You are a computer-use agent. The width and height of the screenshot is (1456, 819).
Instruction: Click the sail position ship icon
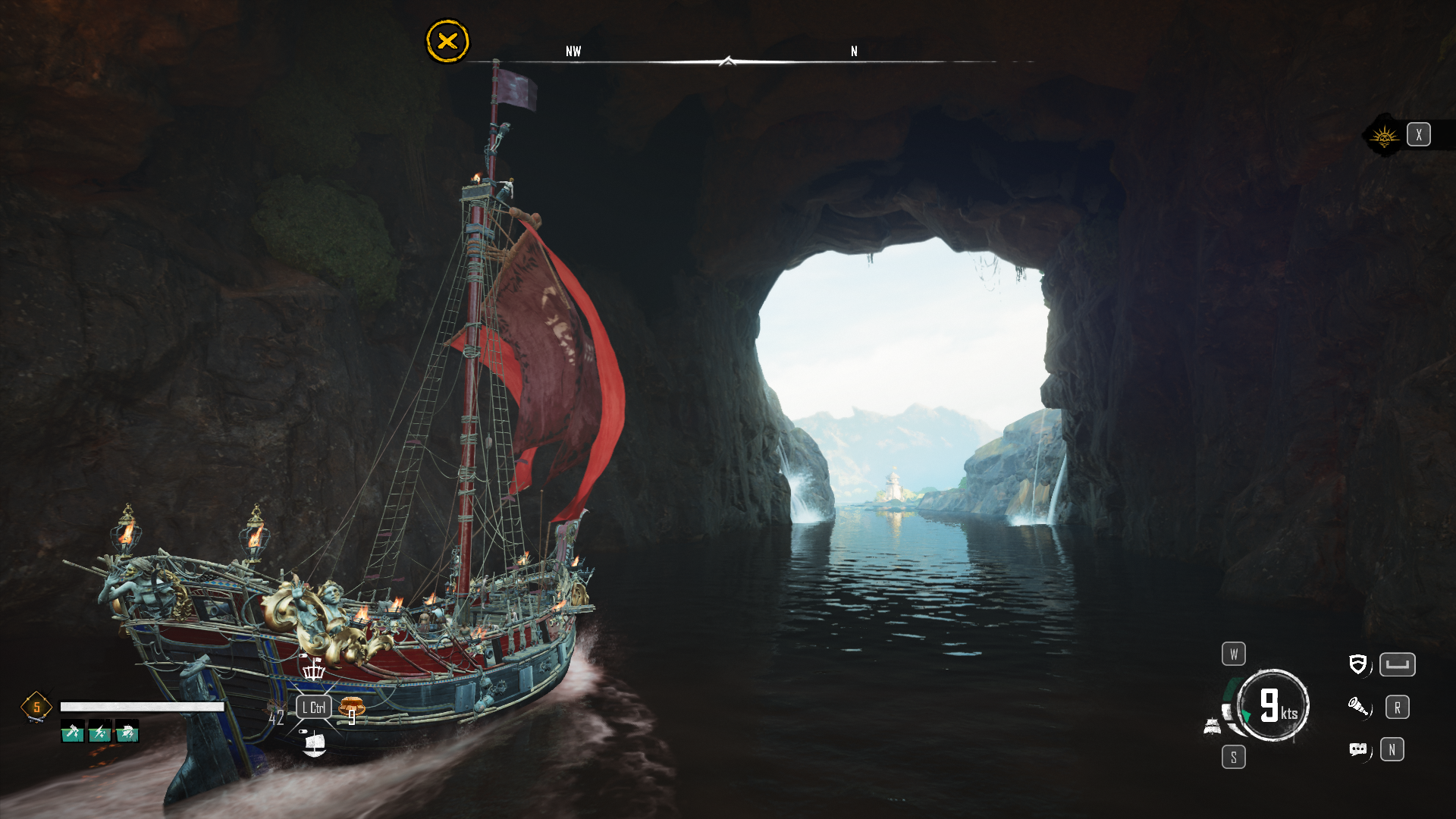[x=1212, y=727]
